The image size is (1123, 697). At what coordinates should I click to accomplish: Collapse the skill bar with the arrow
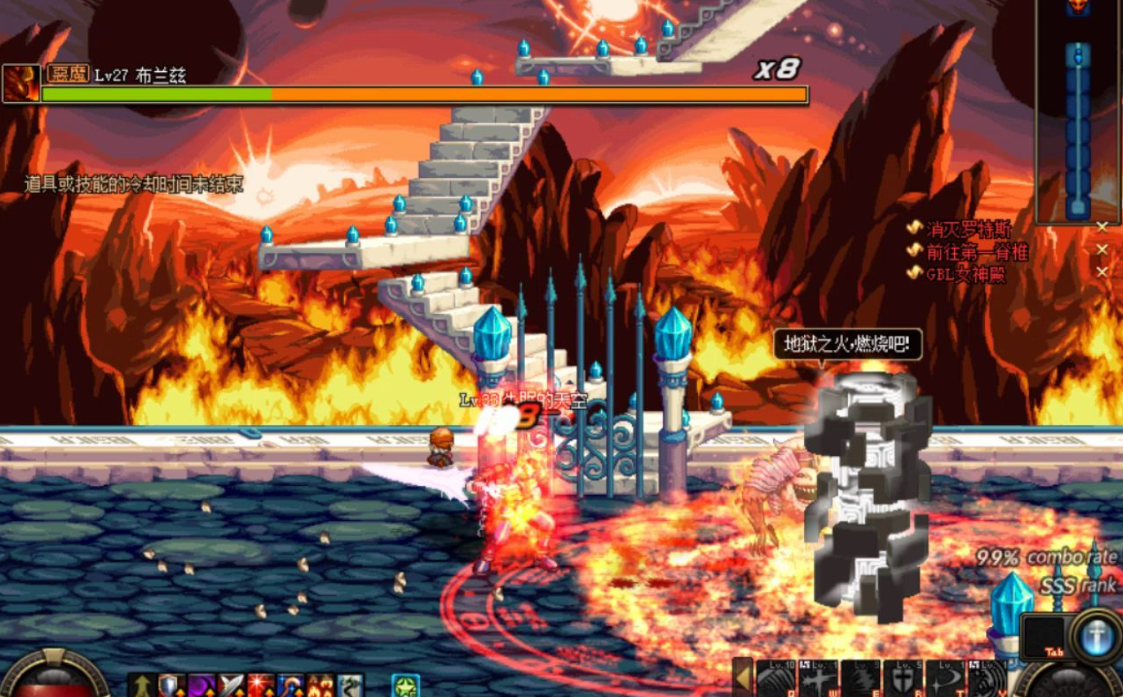[742, 677]
